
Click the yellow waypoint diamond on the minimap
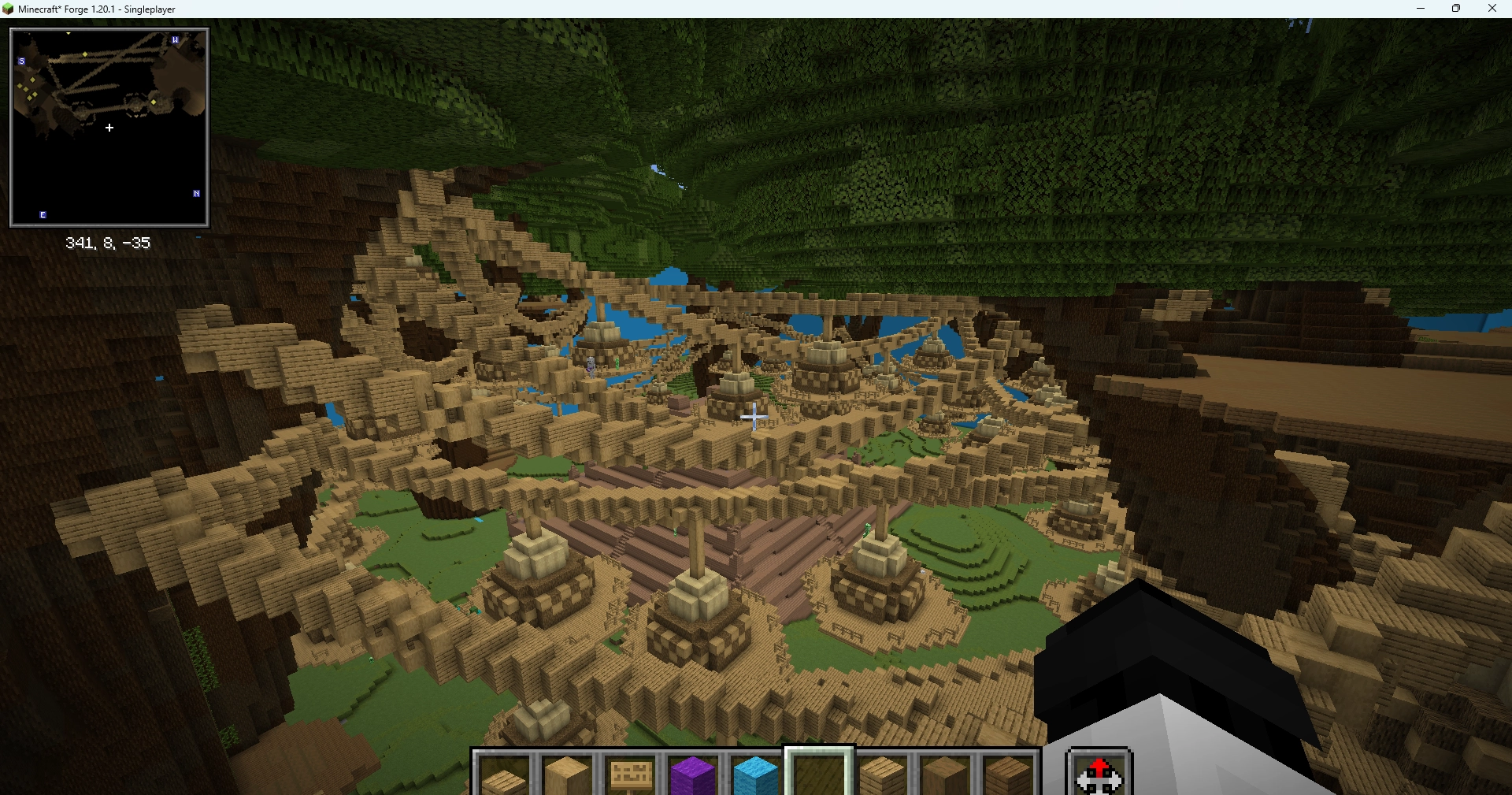pos(85,54)
